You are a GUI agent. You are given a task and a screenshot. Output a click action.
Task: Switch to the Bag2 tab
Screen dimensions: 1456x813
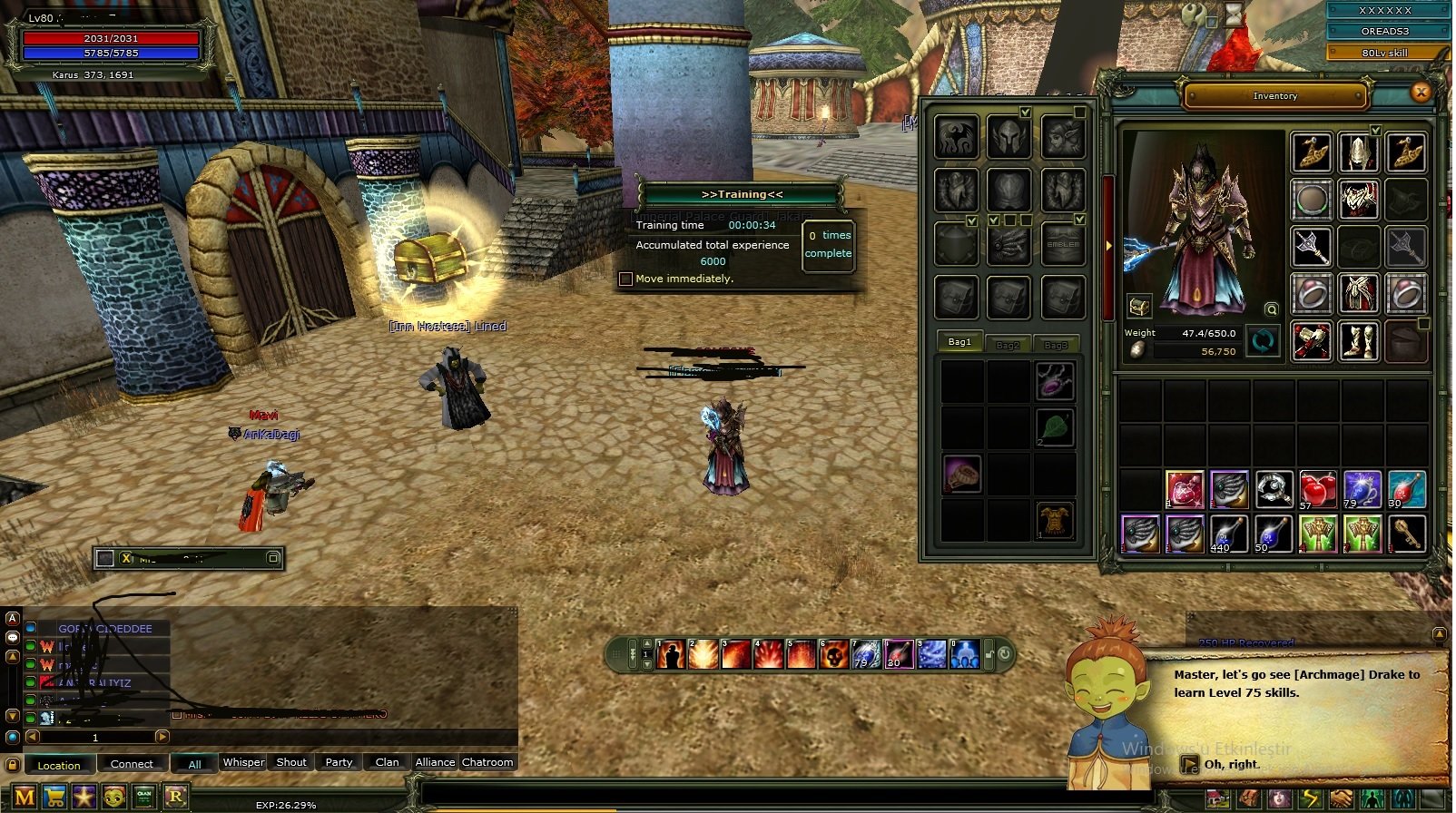click(x=1009, y=344)
